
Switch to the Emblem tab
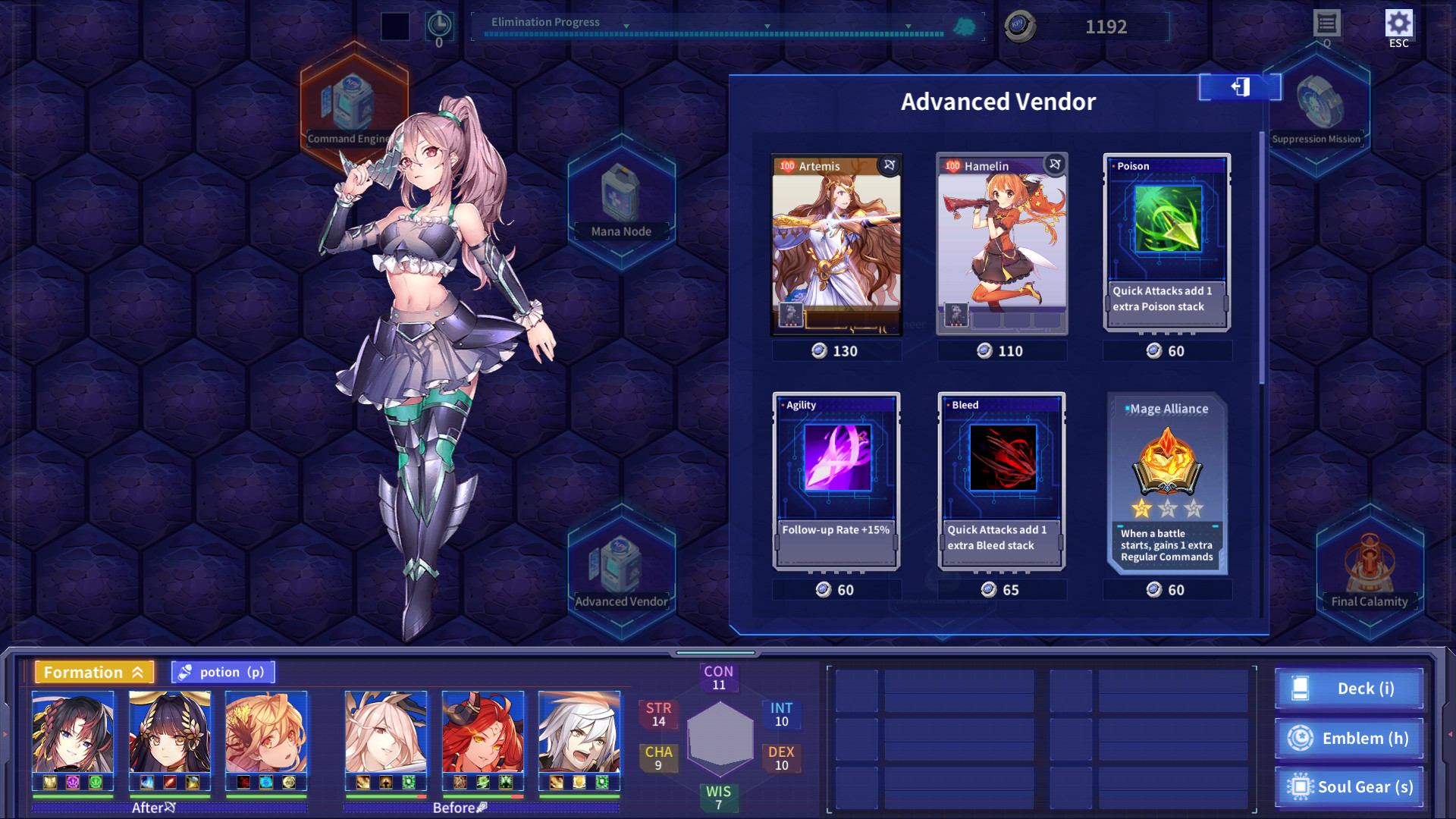[x=1349, y=738]
